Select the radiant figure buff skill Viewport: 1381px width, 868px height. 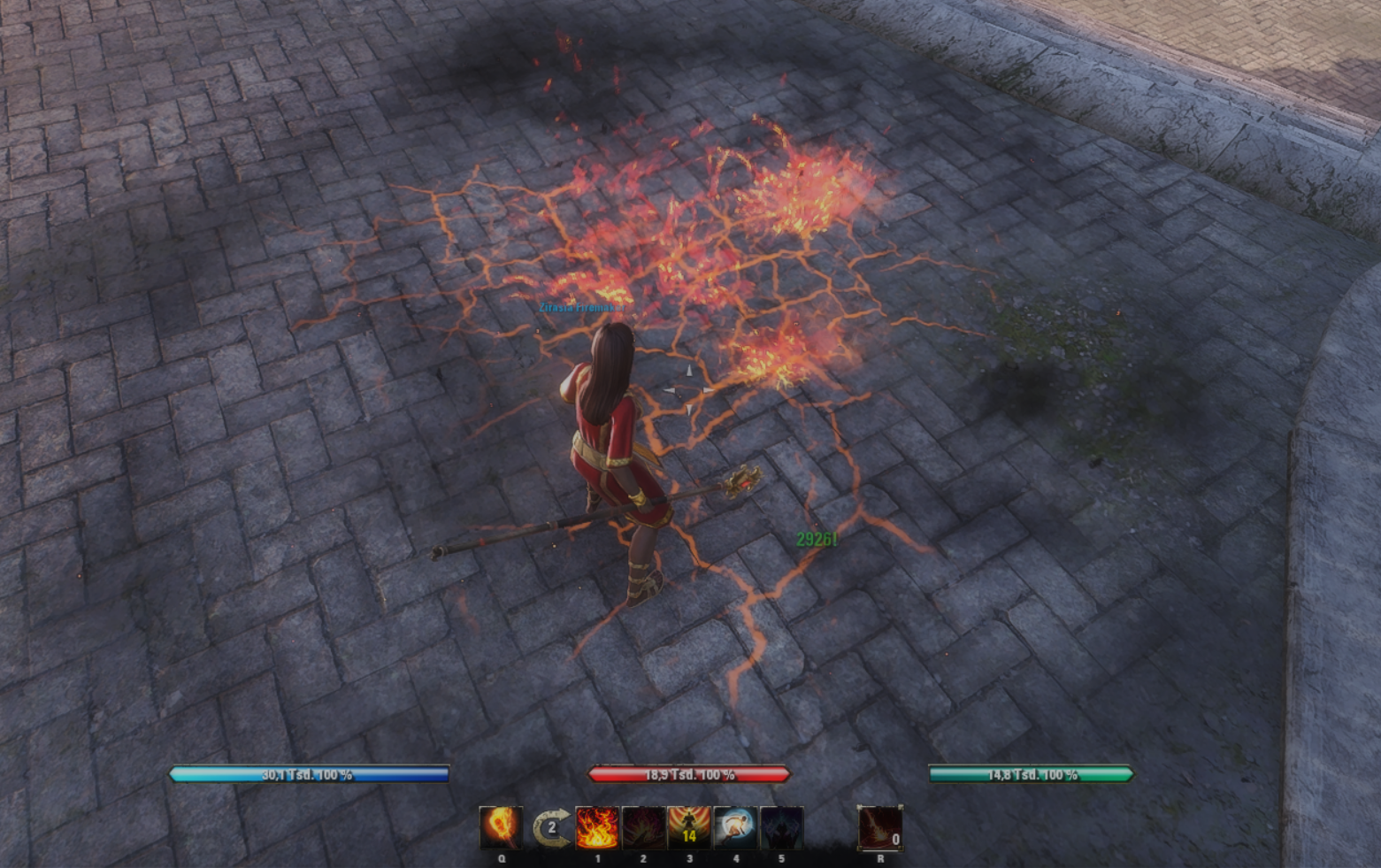coord(689,828)
